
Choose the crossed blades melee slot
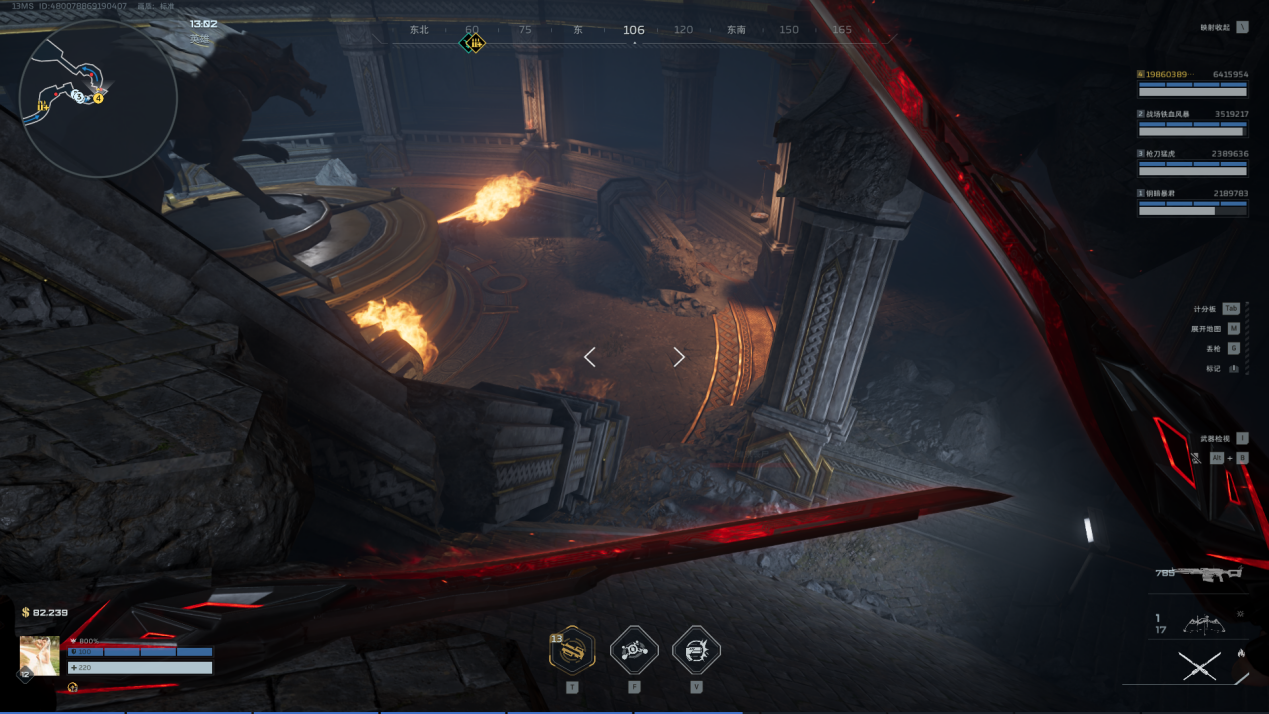coord(1199,666)
